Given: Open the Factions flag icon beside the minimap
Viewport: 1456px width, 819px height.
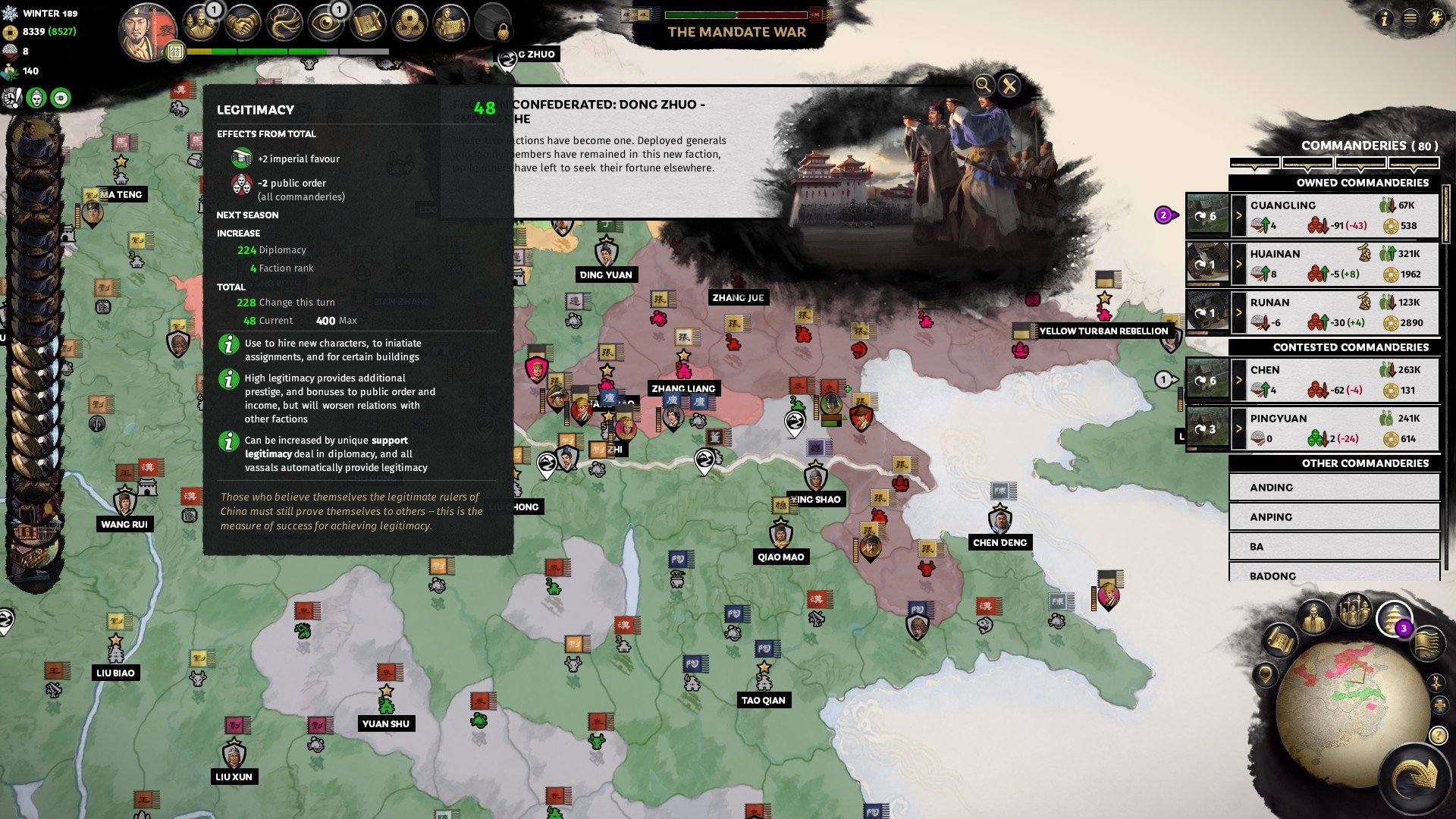Looking at the screenshot, I should [x=1428, y=645].
